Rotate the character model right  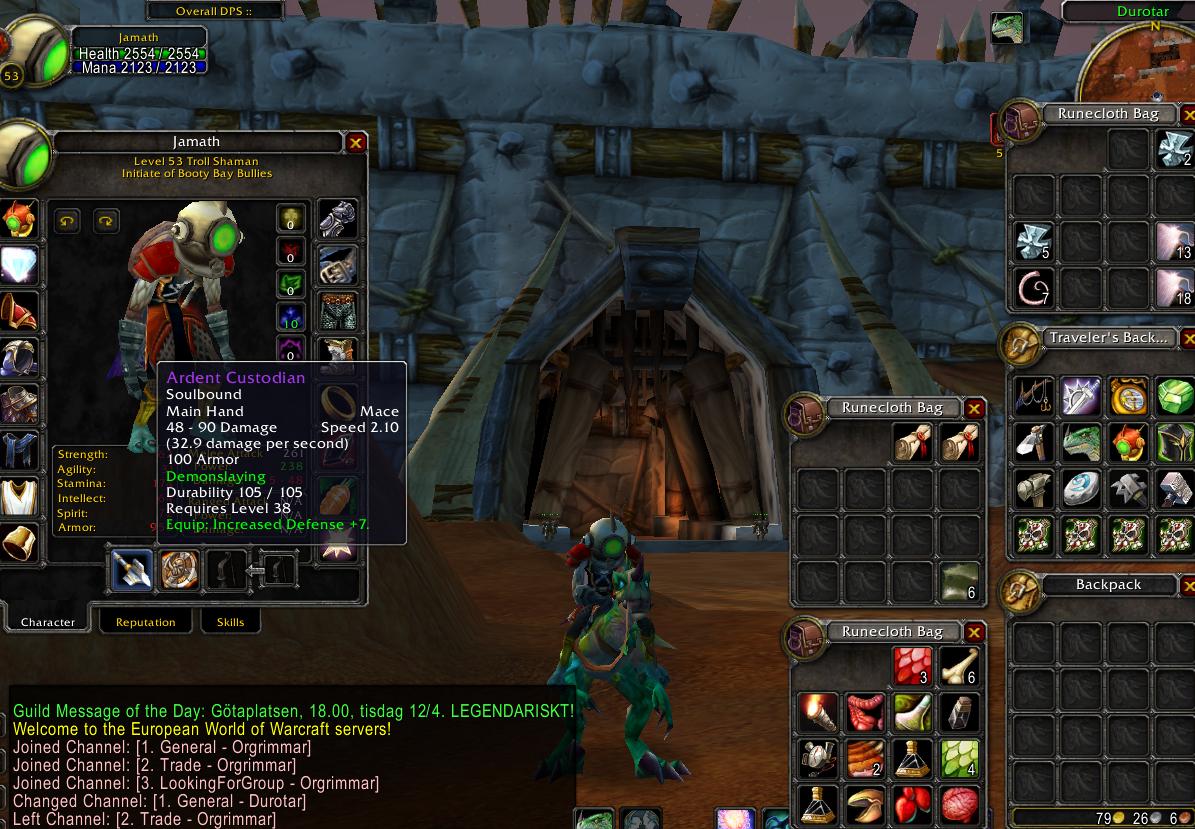(x=106, y=220)
